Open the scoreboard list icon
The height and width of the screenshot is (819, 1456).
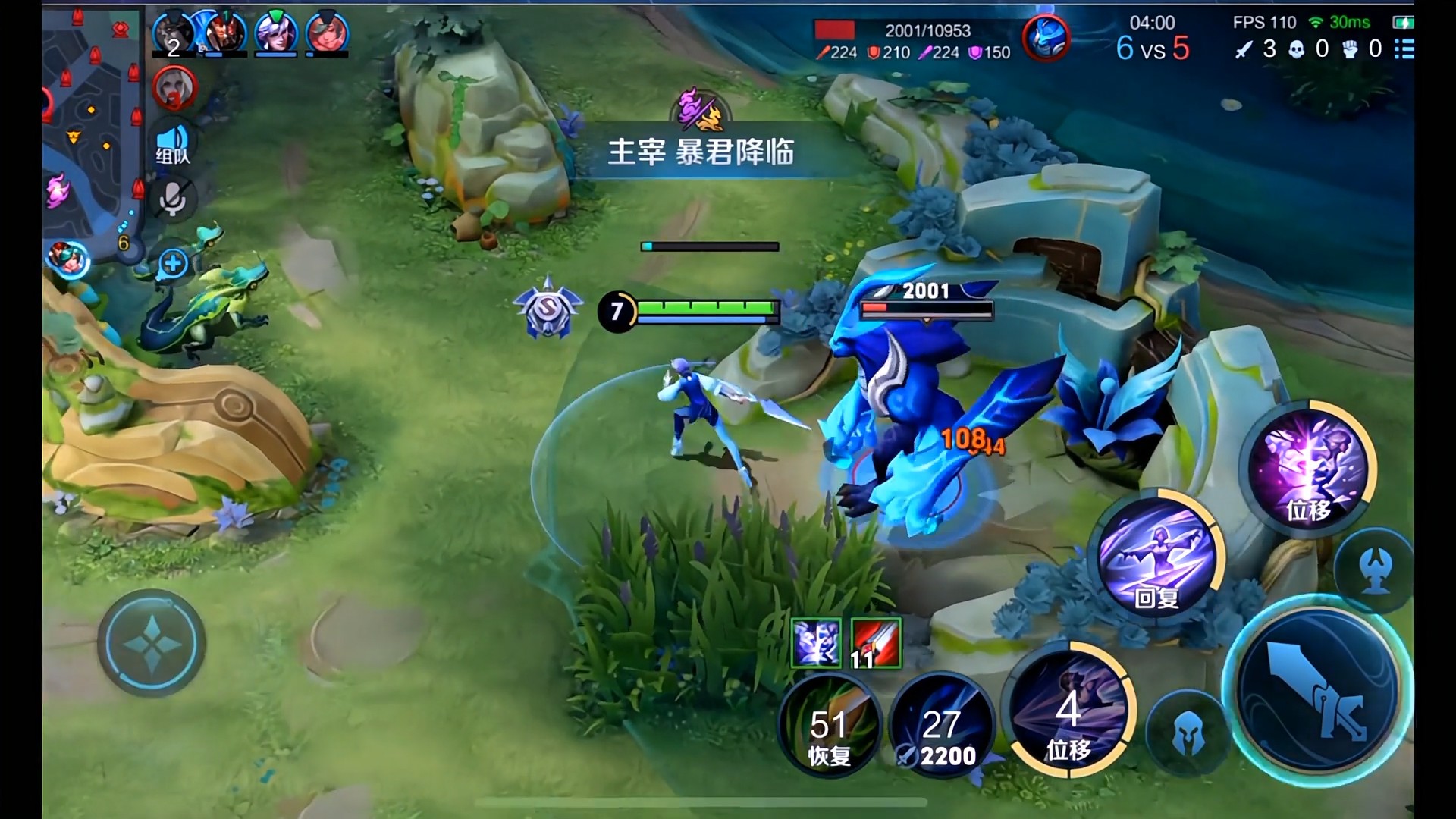coord(1404,49)
